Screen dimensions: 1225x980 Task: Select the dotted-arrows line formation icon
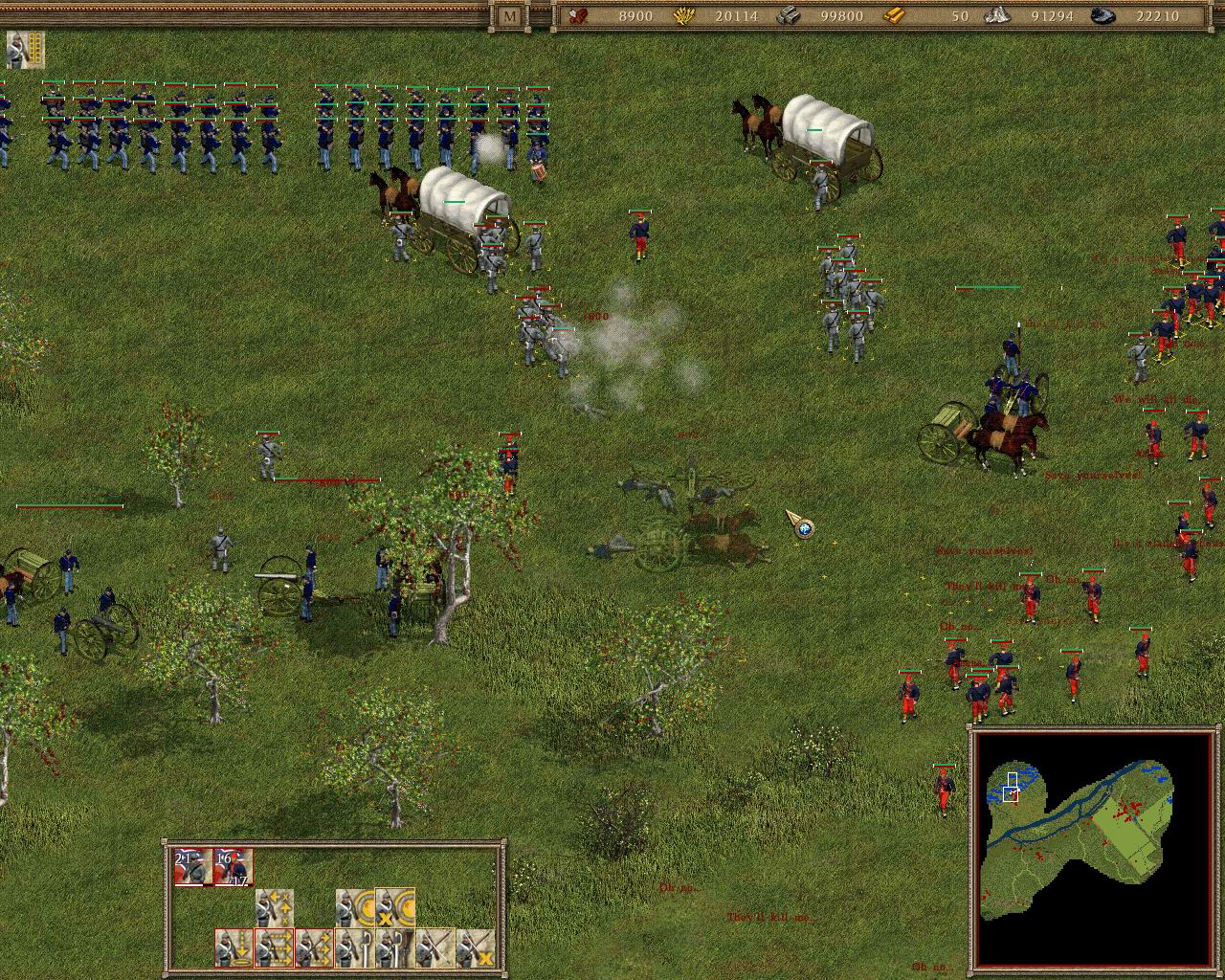coord(273,947)
